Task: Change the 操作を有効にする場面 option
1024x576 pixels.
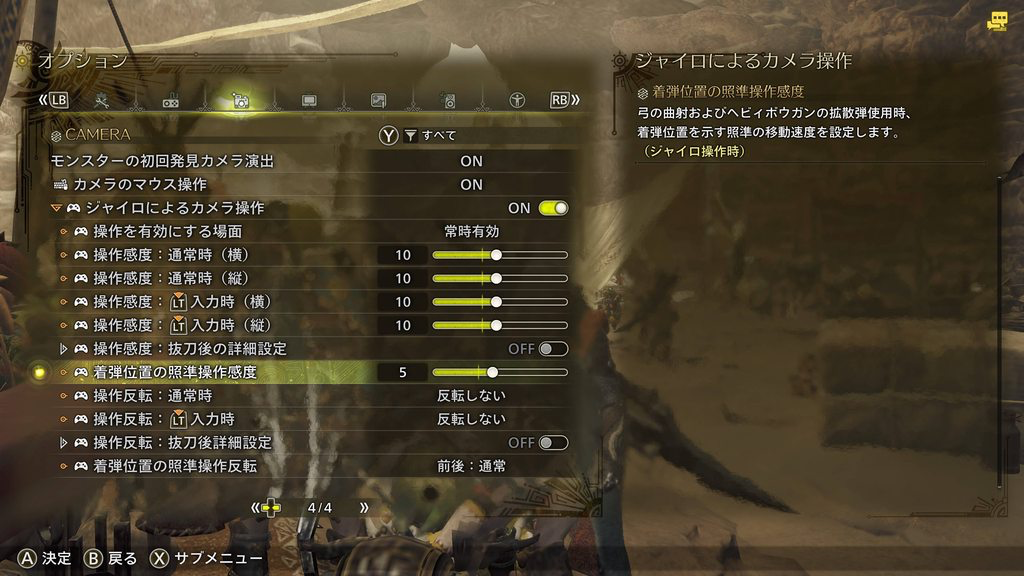Action: point(471,232)
